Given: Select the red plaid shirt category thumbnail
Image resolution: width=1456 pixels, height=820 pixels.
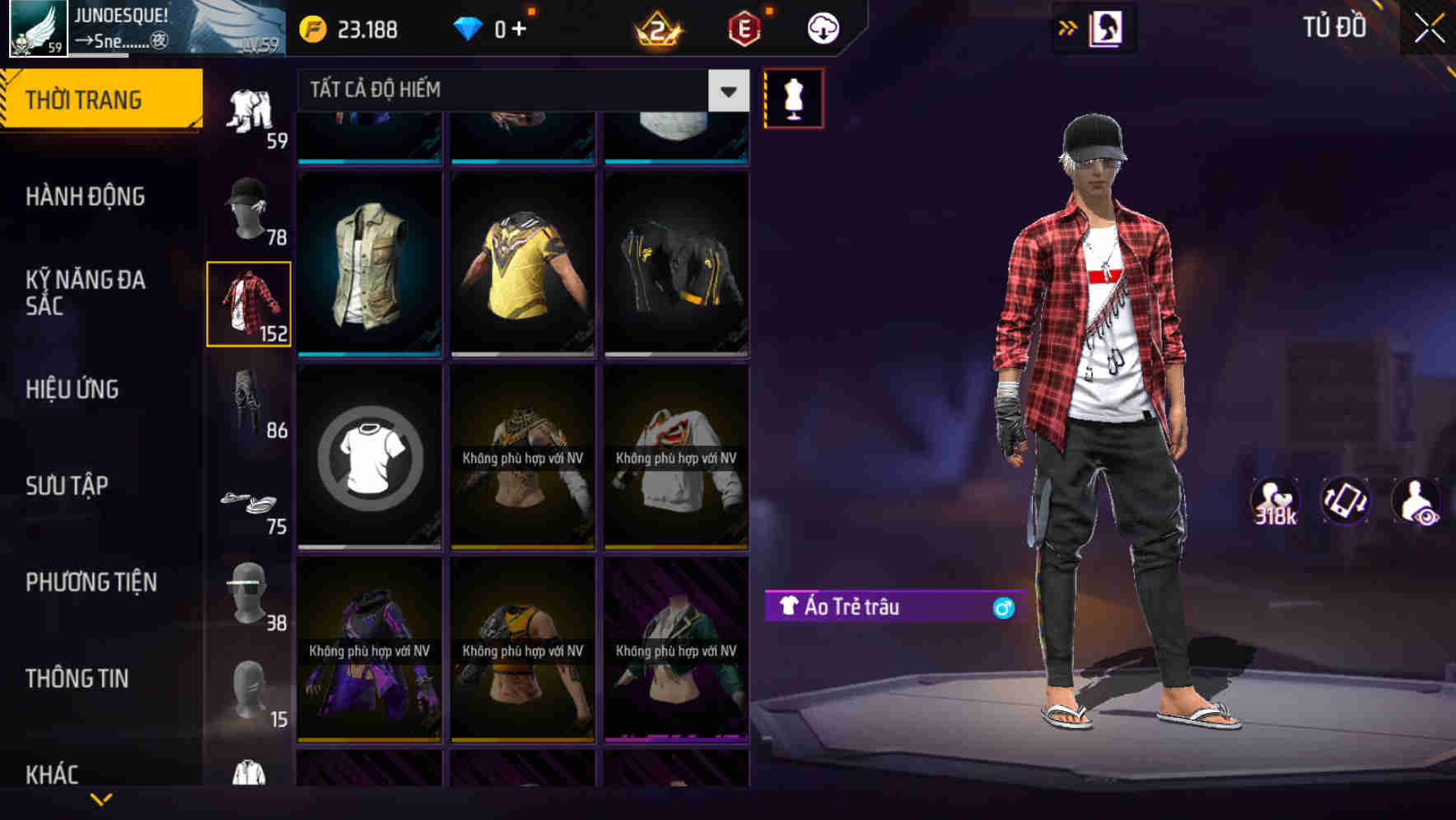Looking at the screenshot, I should tap(249, 303).
